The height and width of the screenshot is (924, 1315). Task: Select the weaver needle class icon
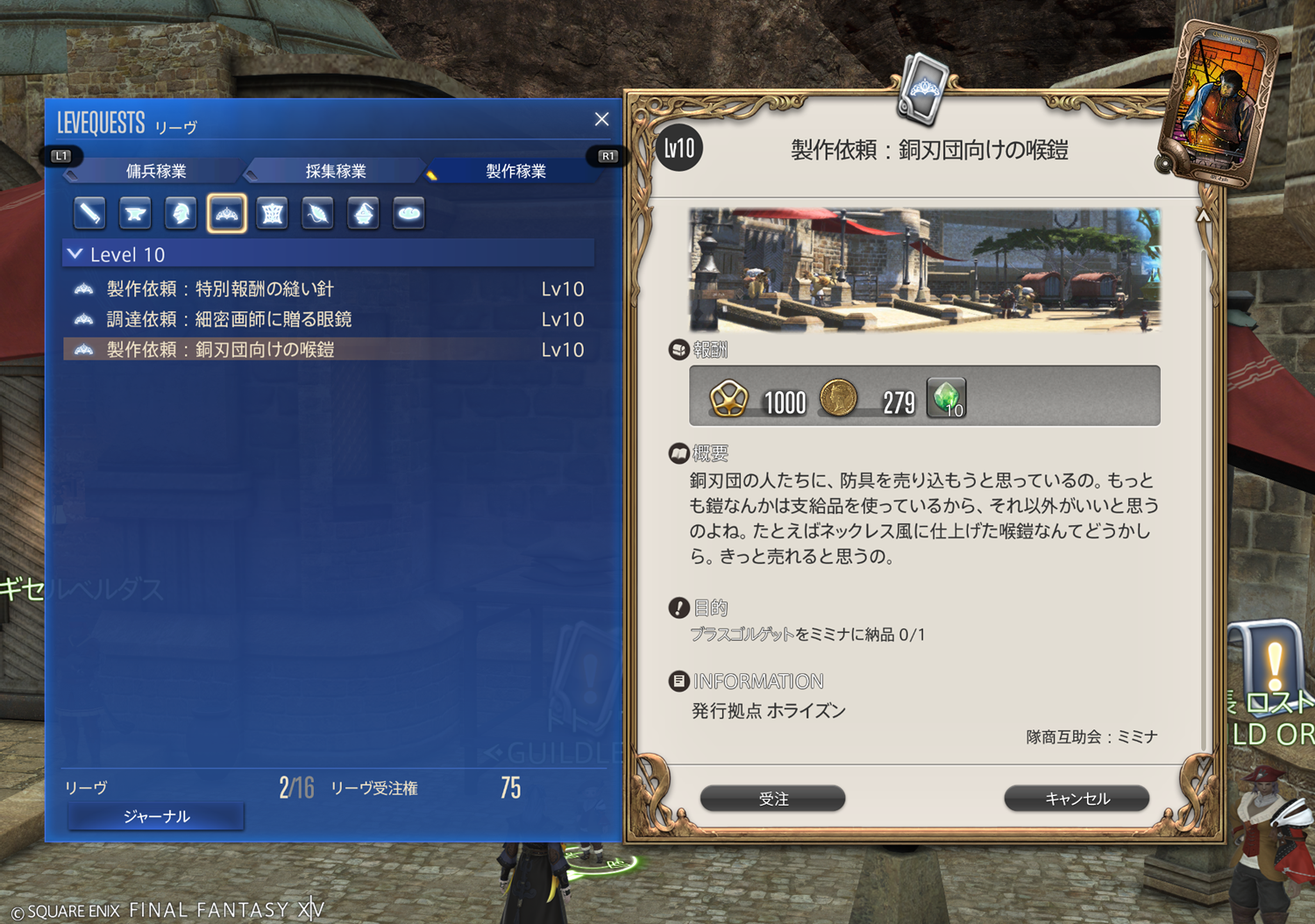(317, 213)
